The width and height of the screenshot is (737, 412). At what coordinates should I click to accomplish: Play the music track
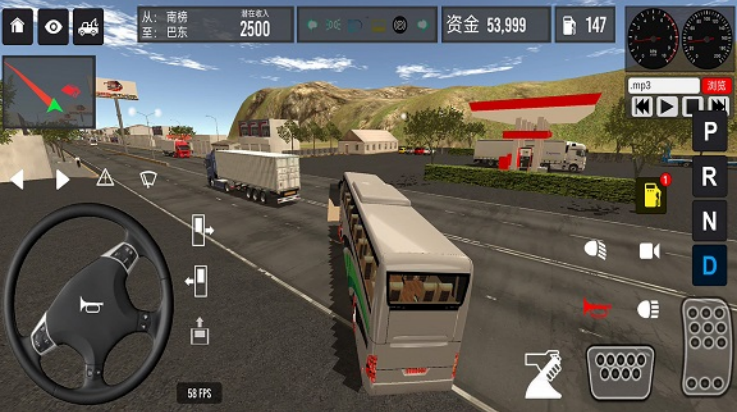(x=667, y=106)
